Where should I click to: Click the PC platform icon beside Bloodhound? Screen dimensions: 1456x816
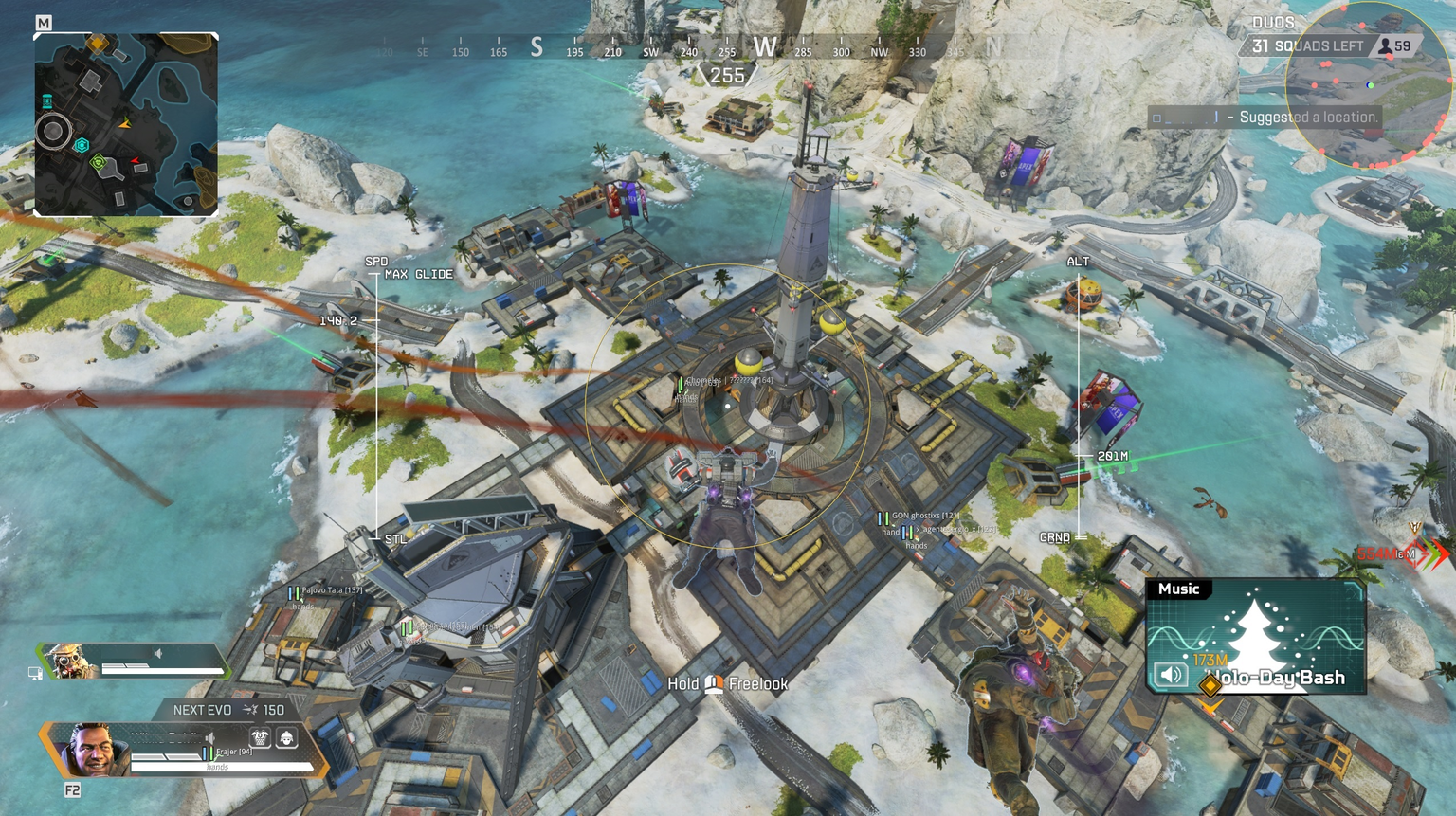(x=35, y=673)
